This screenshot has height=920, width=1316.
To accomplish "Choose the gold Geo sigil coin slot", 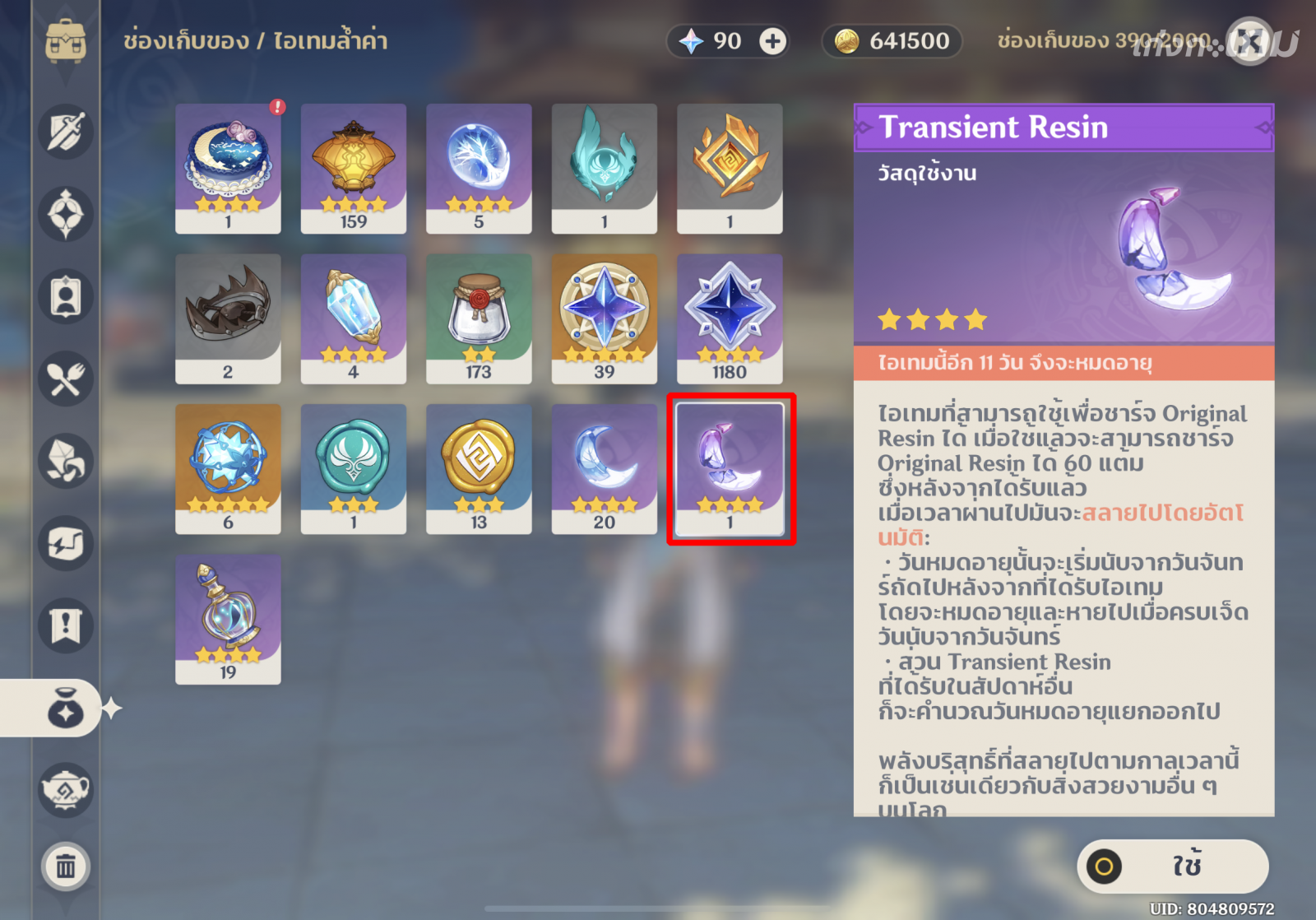I will tap(479, 468).
